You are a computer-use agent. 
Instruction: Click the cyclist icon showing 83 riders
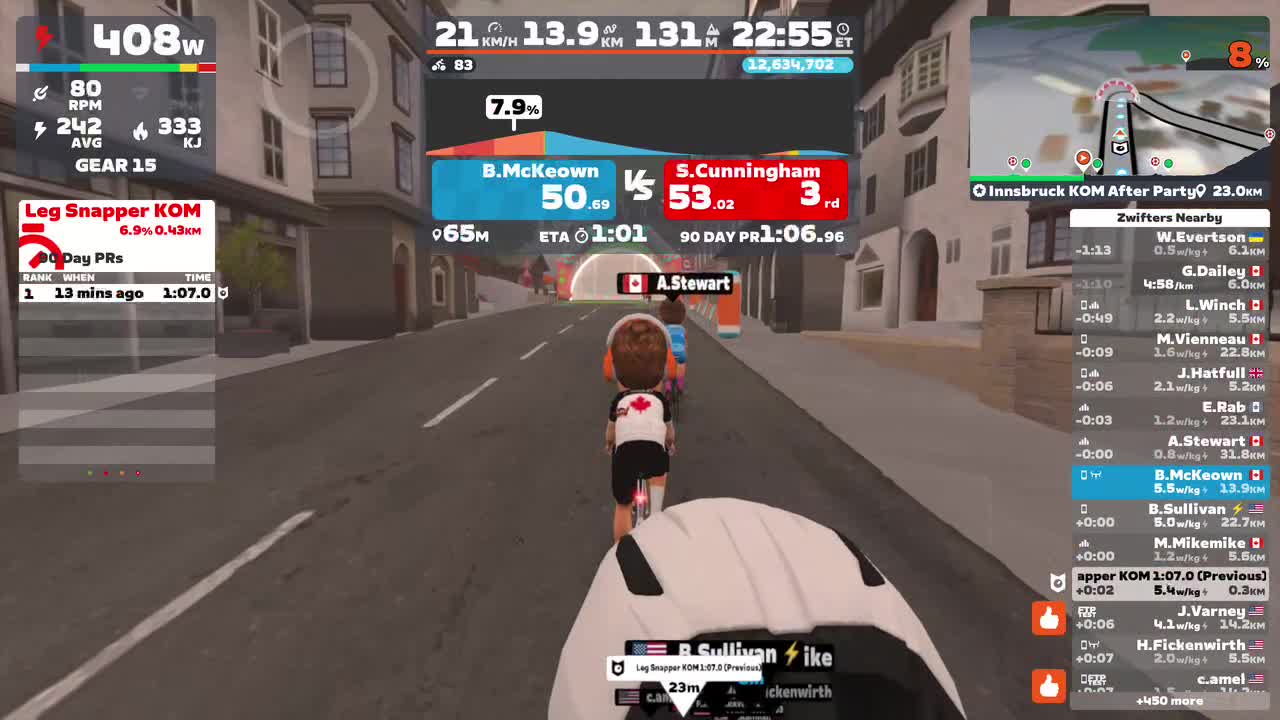click(438, 65)
